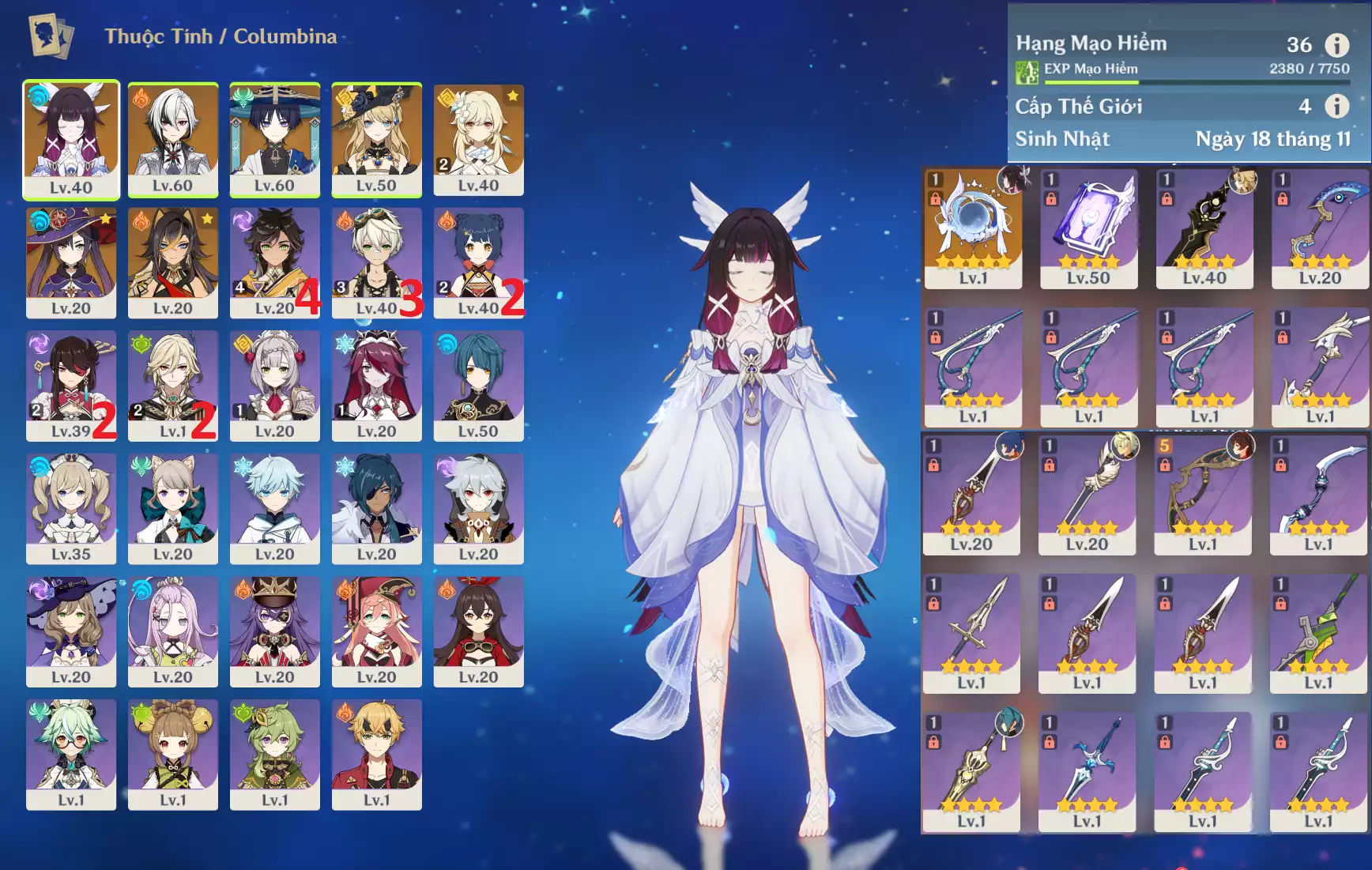Open the Cấp Thế Giới info icon
1372x870 pixels.
click(1336, 106)
